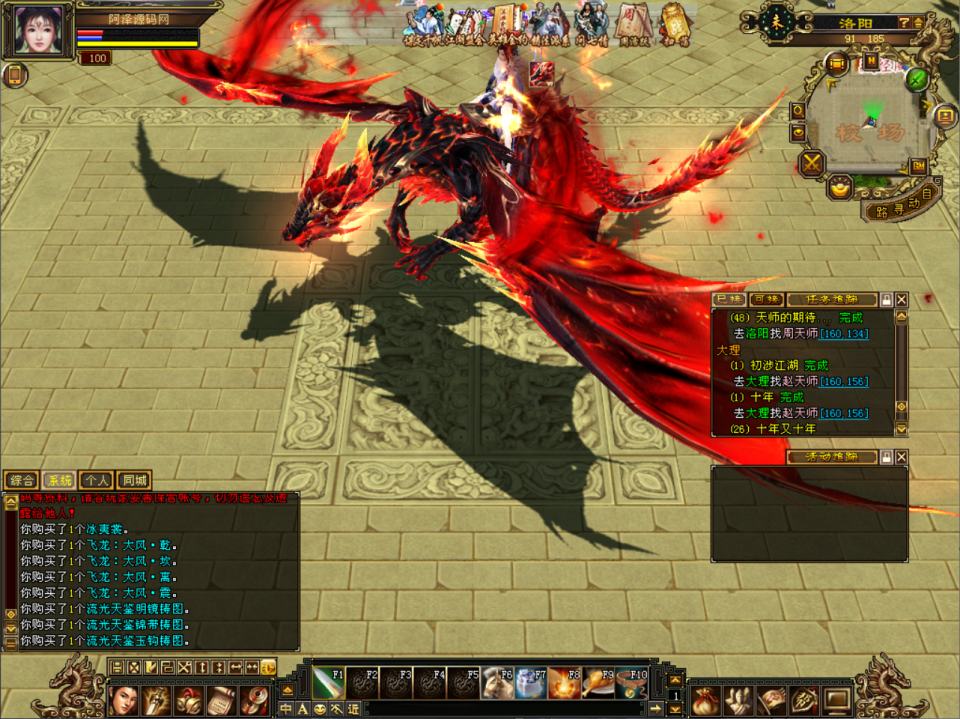The height and width of the screenshot is (719, 960).
Task: Select the 个人 chat tab
Action: click(97, 480)
